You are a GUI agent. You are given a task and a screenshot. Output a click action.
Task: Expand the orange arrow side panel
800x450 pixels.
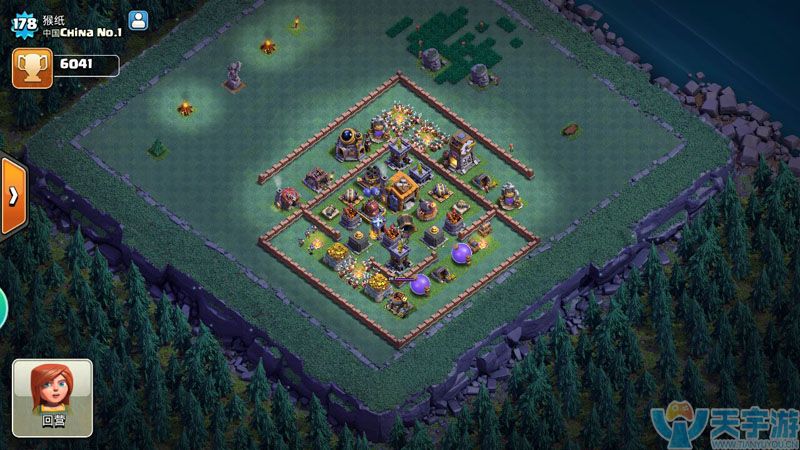(13, 195)
